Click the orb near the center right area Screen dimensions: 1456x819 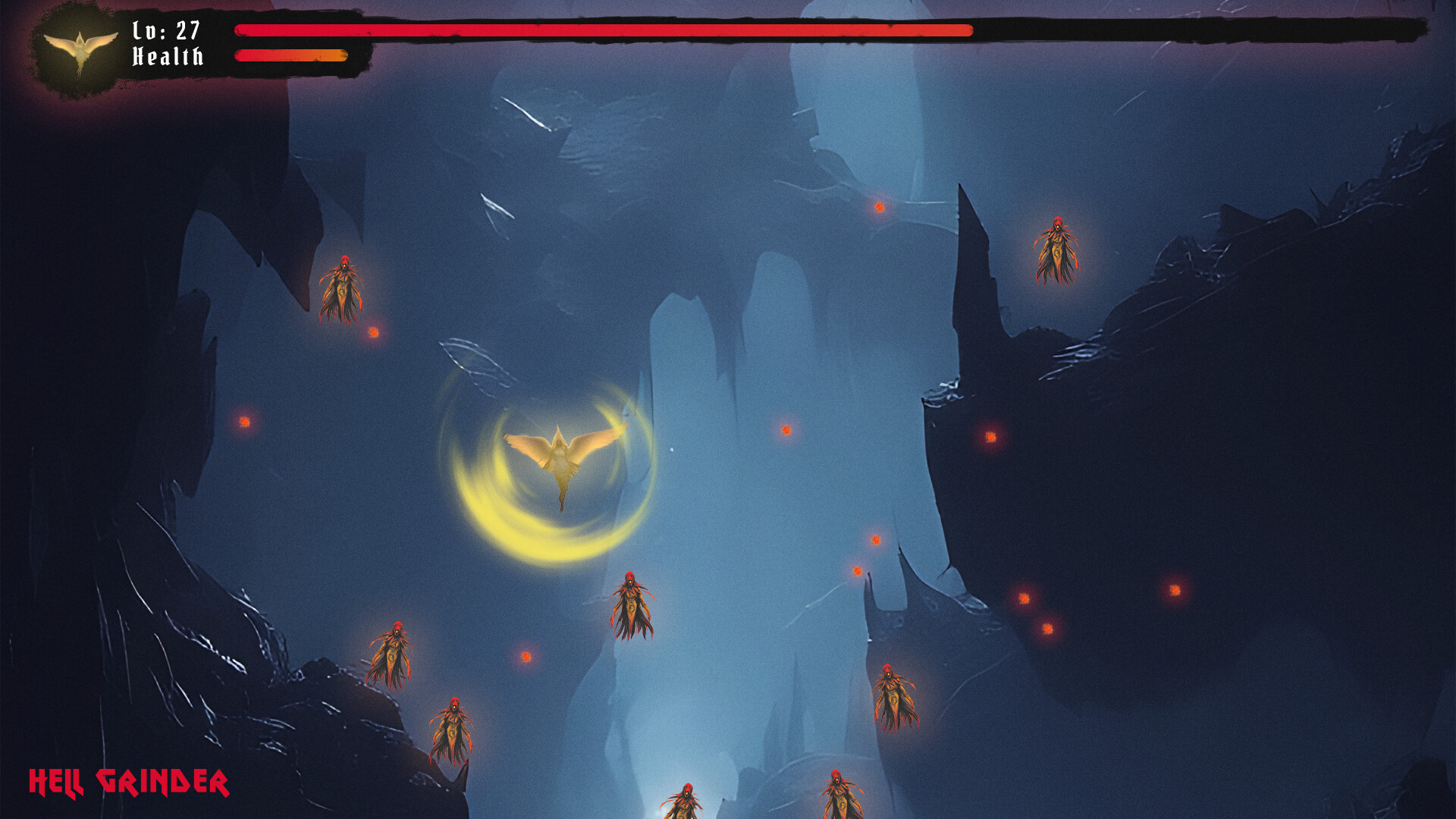click(x=785, y=431)
